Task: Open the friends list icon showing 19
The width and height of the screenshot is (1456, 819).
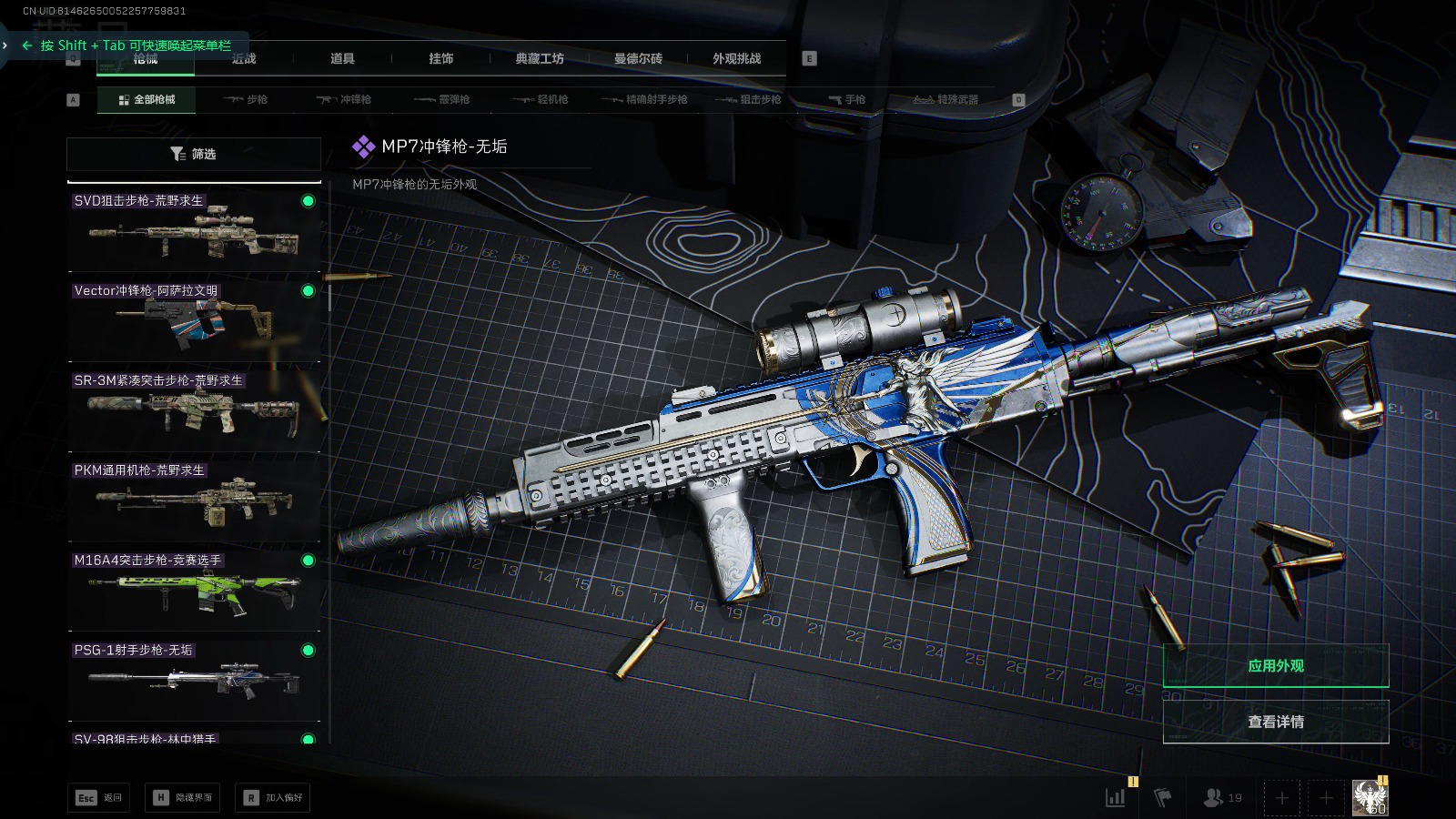Action: click(x=1222, y=798)
